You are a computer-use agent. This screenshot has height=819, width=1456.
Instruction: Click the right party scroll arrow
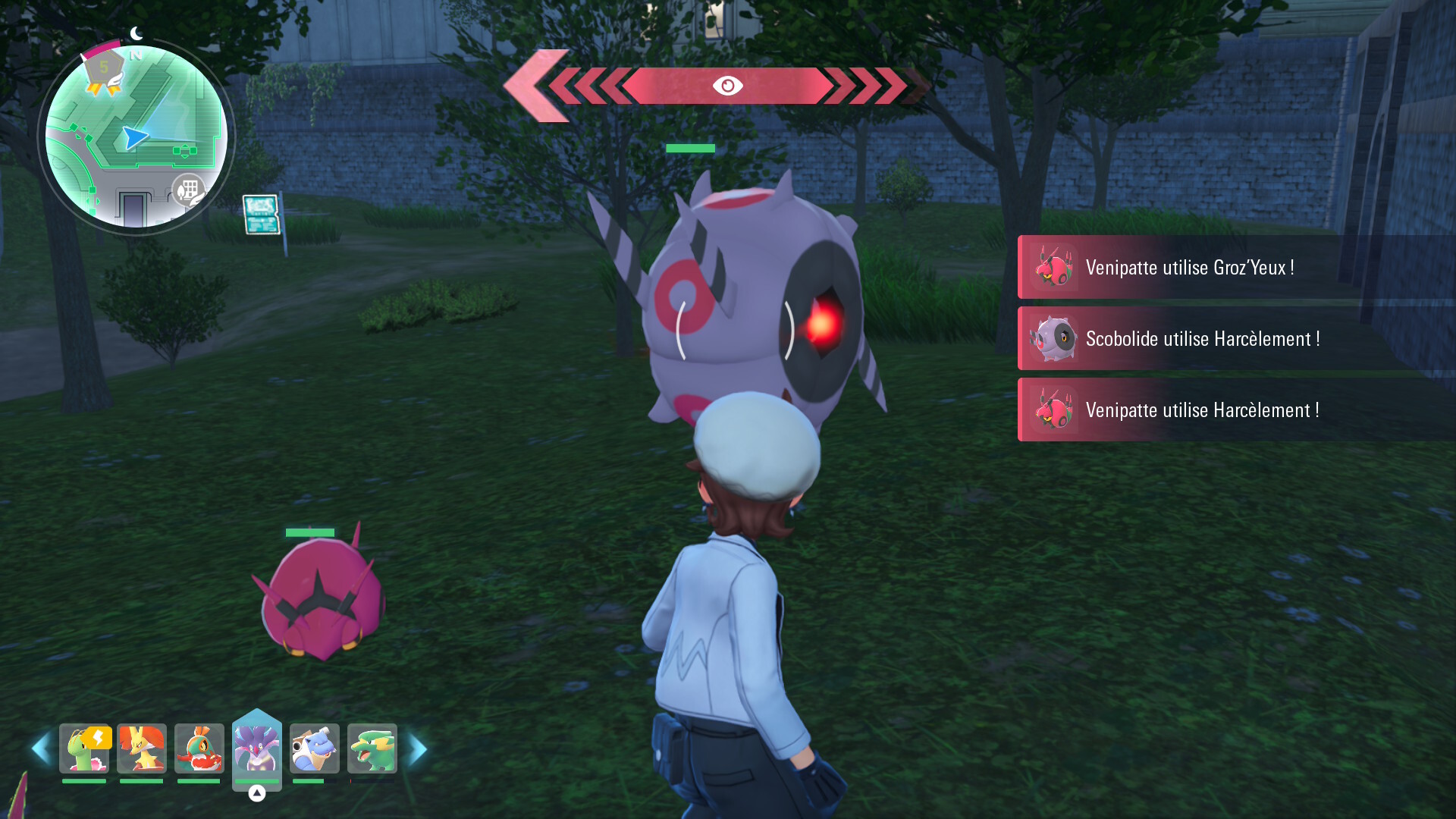pos(419,749)
